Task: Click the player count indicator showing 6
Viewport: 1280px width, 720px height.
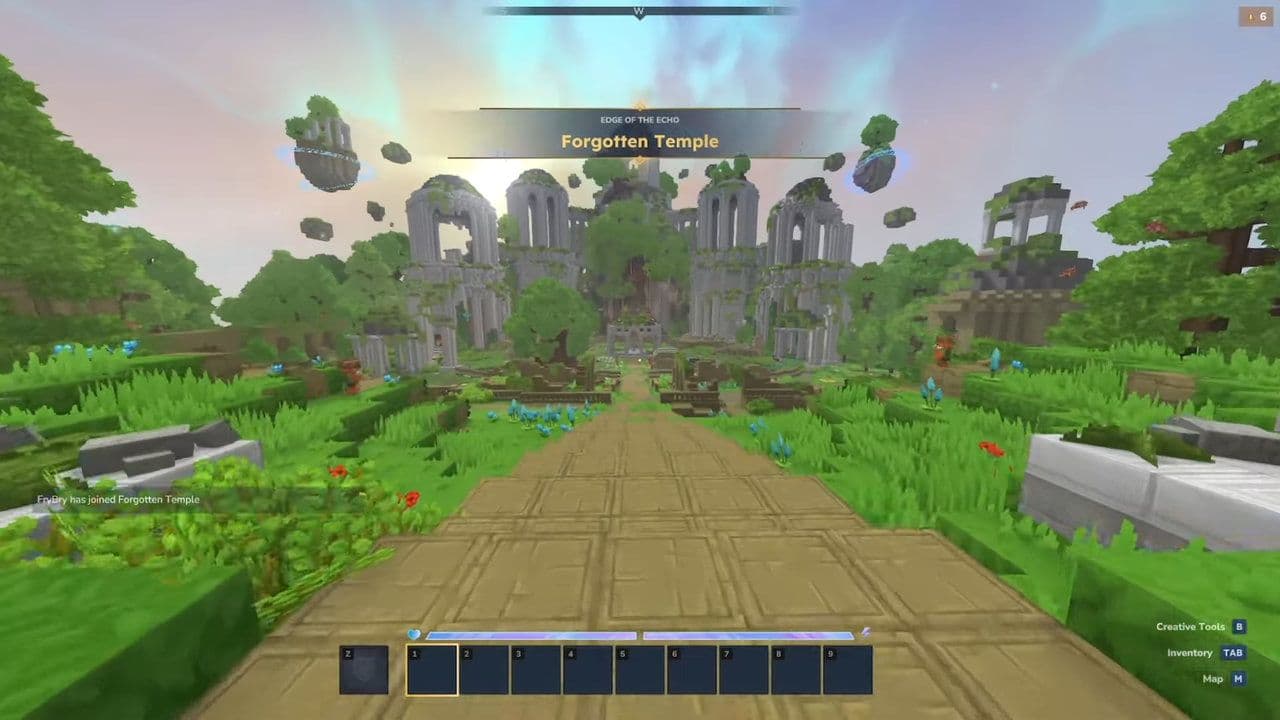Action: coord(1256,16)
